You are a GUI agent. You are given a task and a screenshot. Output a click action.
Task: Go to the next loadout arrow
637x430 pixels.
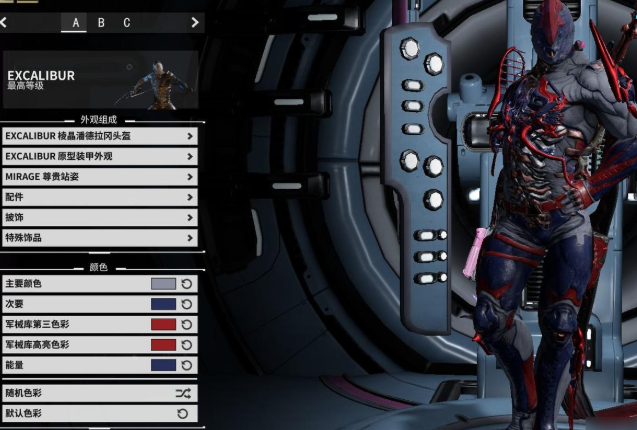coord(194,22)
